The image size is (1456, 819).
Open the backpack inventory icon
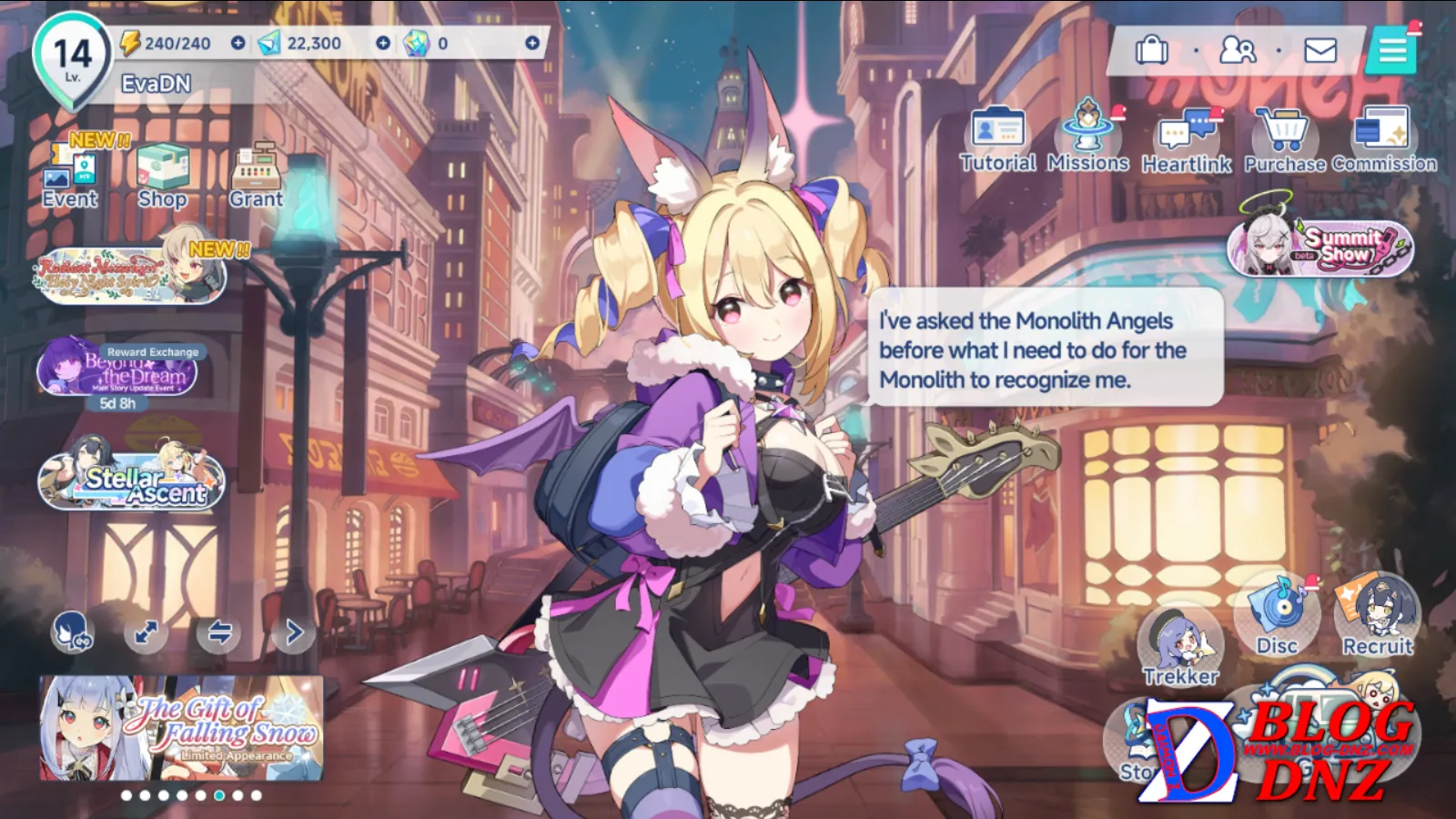[x=1151, y=50]
